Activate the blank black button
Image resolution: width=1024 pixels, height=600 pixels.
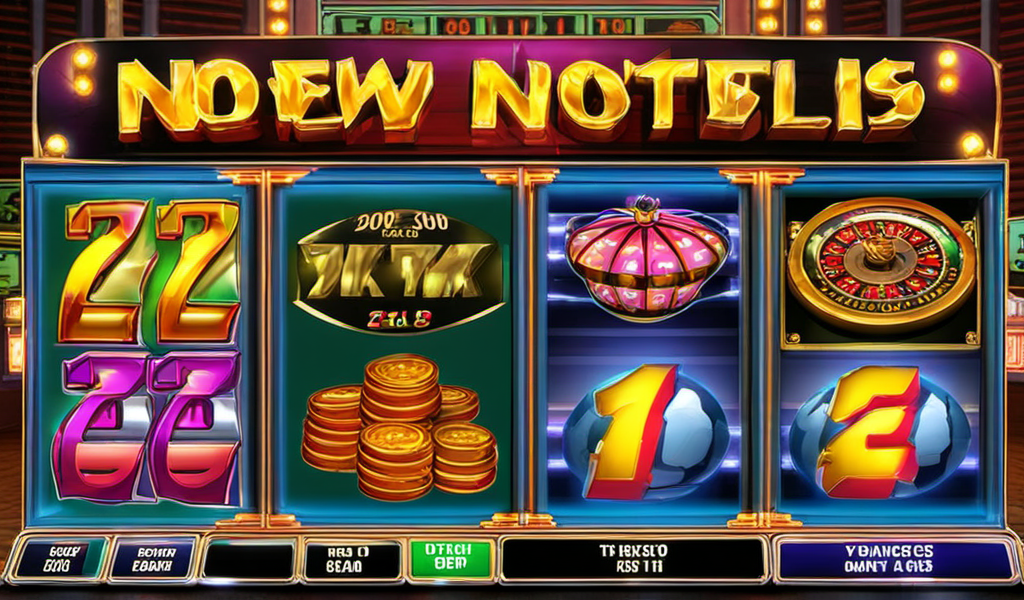[248, 559]
